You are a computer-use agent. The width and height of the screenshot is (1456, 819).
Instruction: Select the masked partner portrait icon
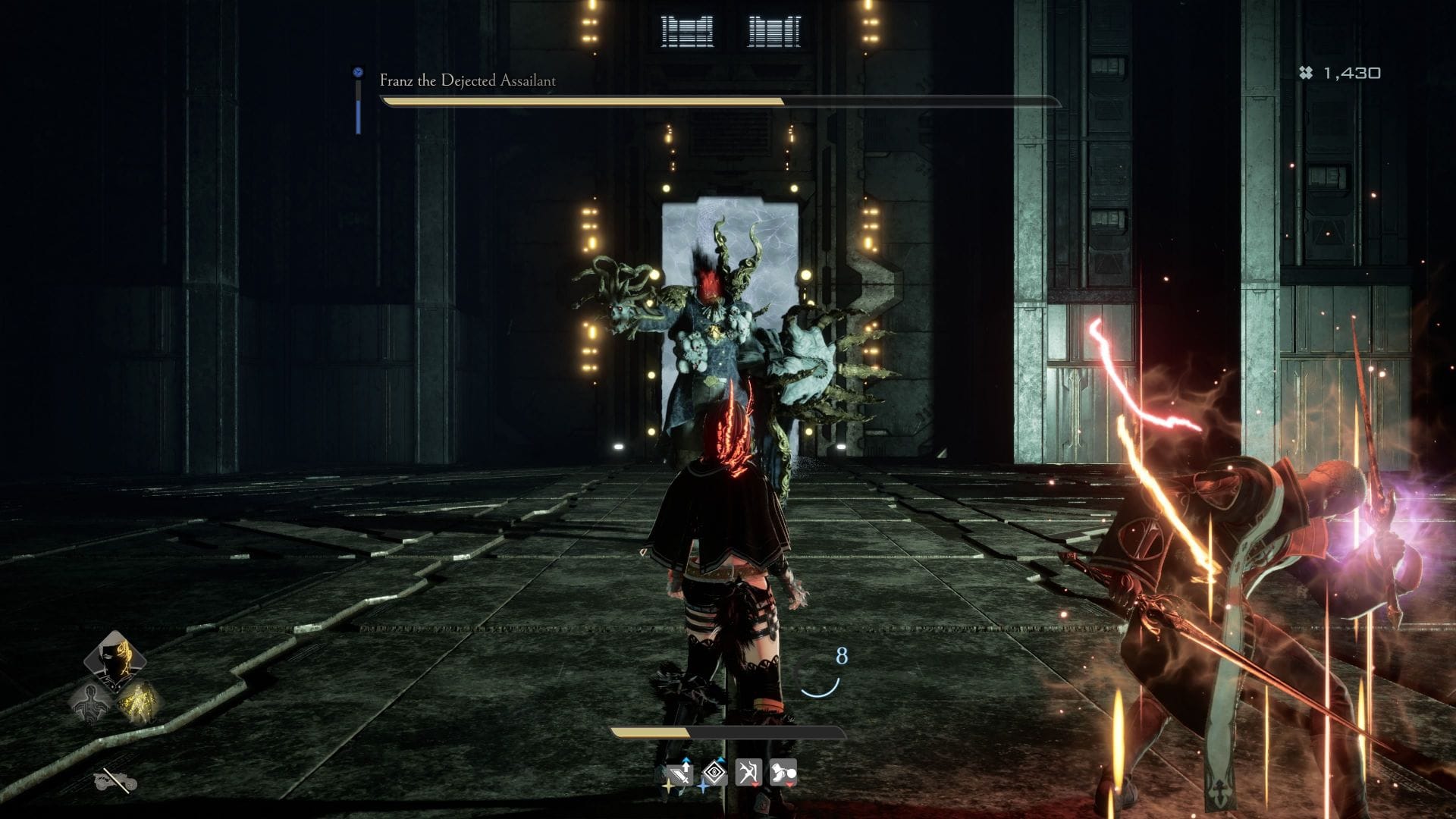115,661
